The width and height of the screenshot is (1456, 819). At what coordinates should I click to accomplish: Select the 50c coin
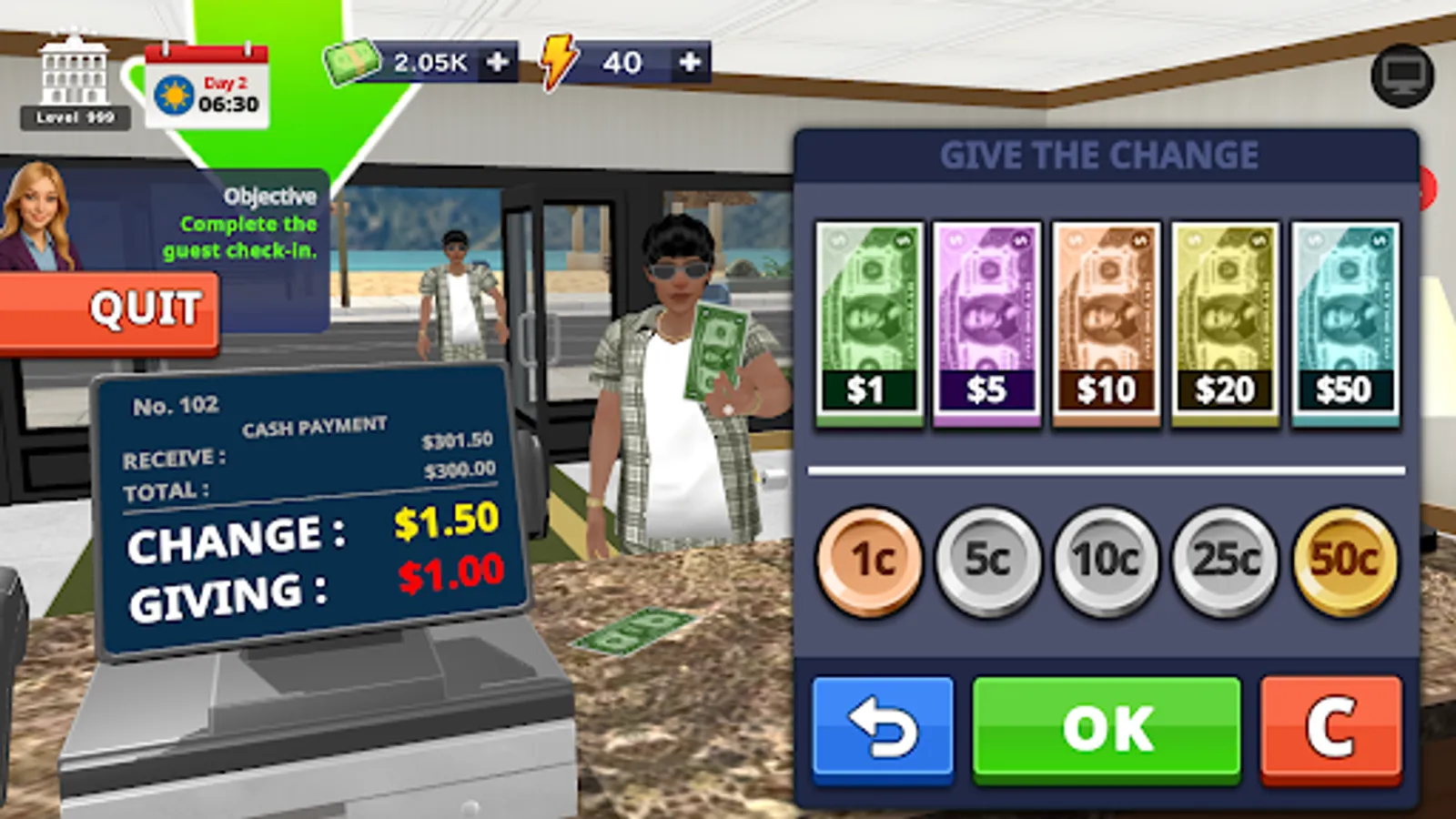click(x=1342, y=558)
